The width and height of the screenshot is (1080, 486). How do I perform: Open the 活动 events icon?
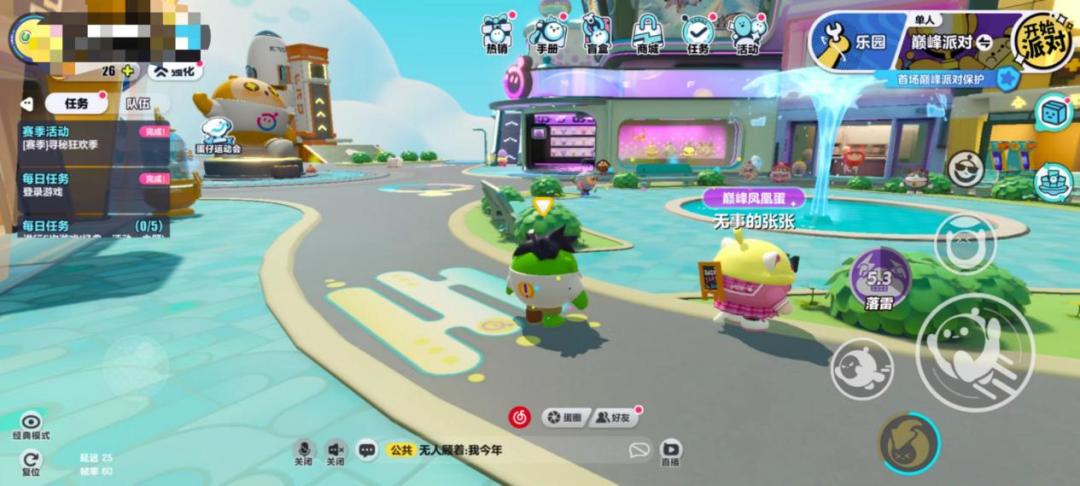[746, 34]
